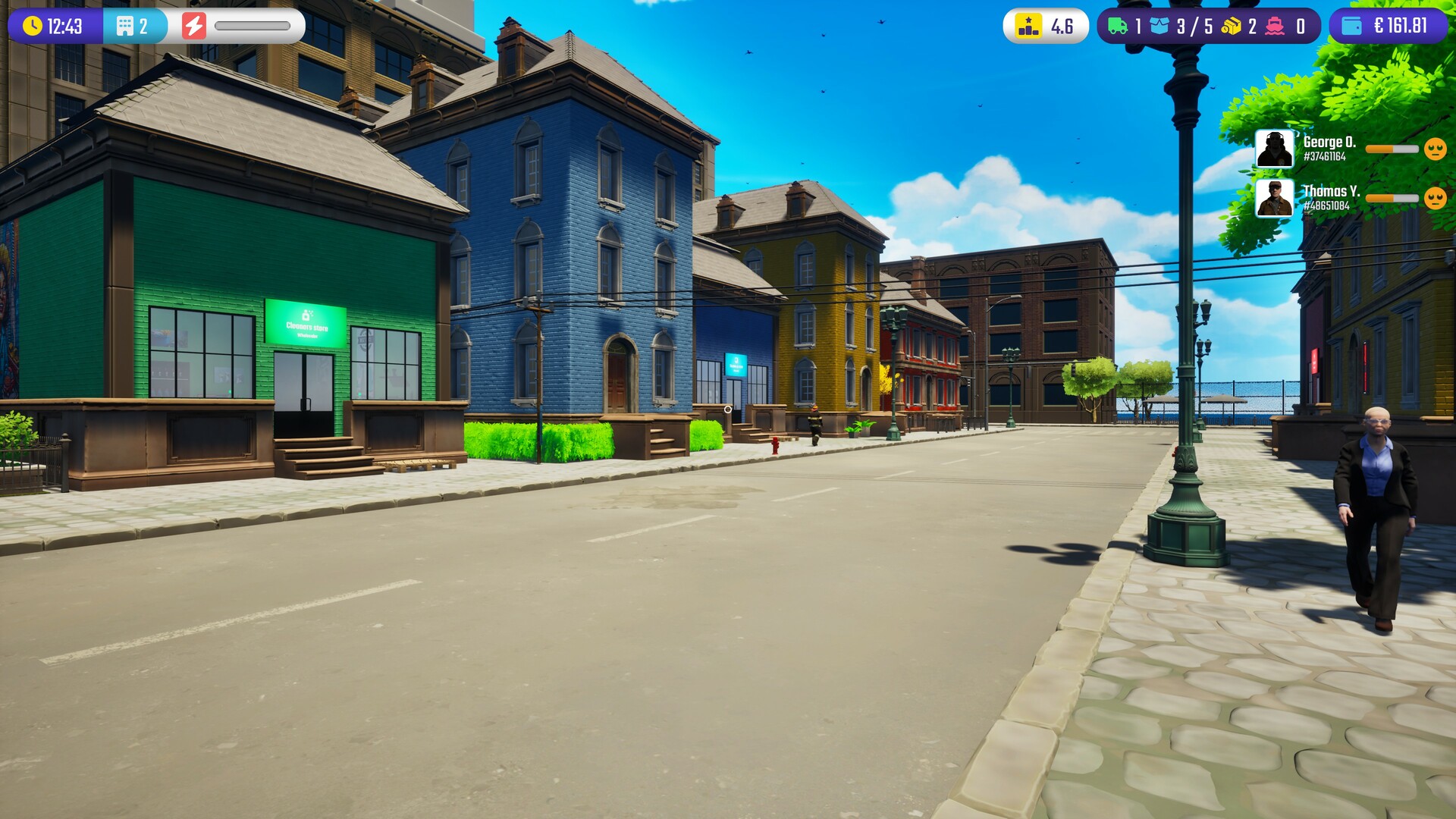Click Thomas Y.'s mood emoji face

coord(1436,197)
